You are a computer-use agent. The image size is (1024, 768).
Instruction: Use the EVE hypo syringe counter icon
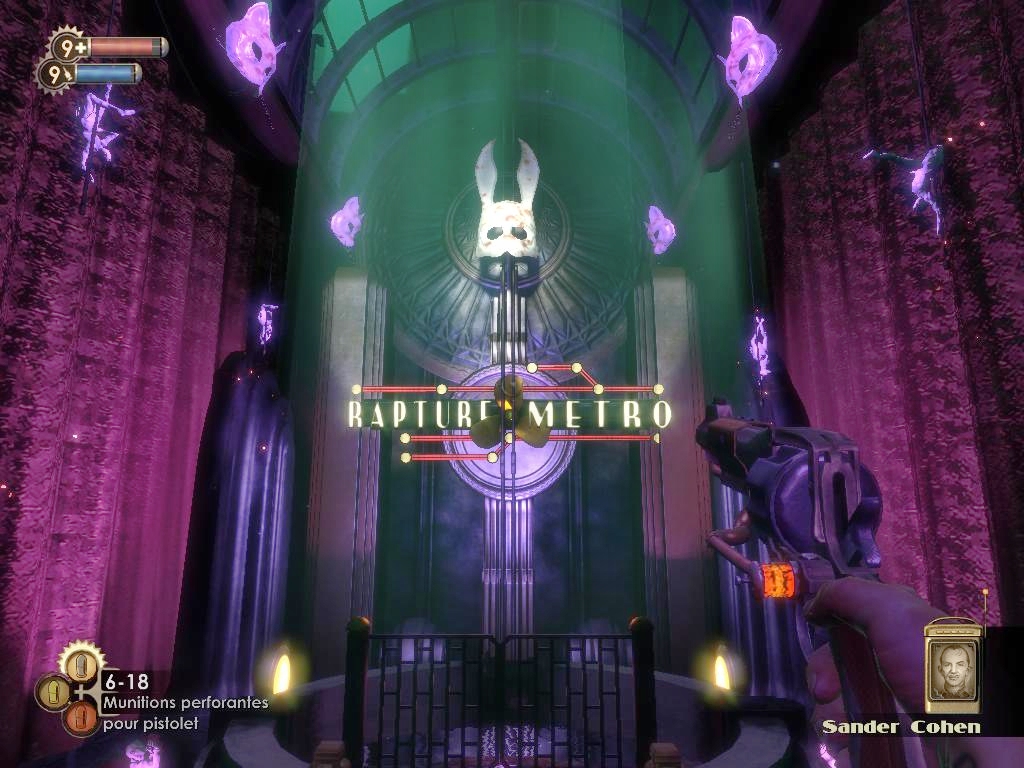tap(54, 73)
